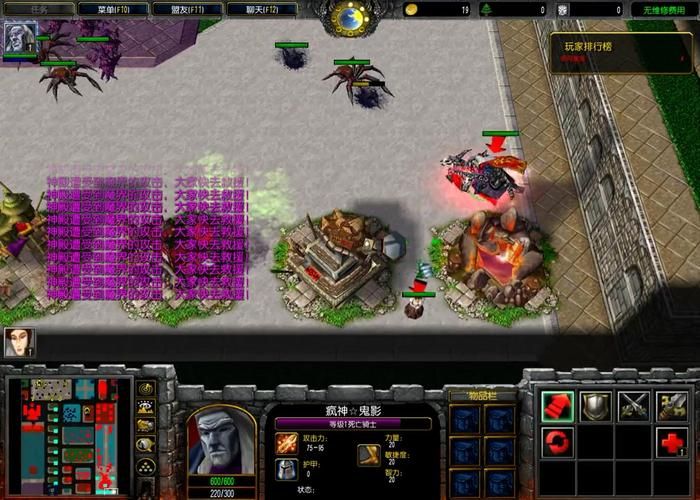700x500 pixels.
Task: Open hero skills with the red cross icon
Action: click(672, 442)
